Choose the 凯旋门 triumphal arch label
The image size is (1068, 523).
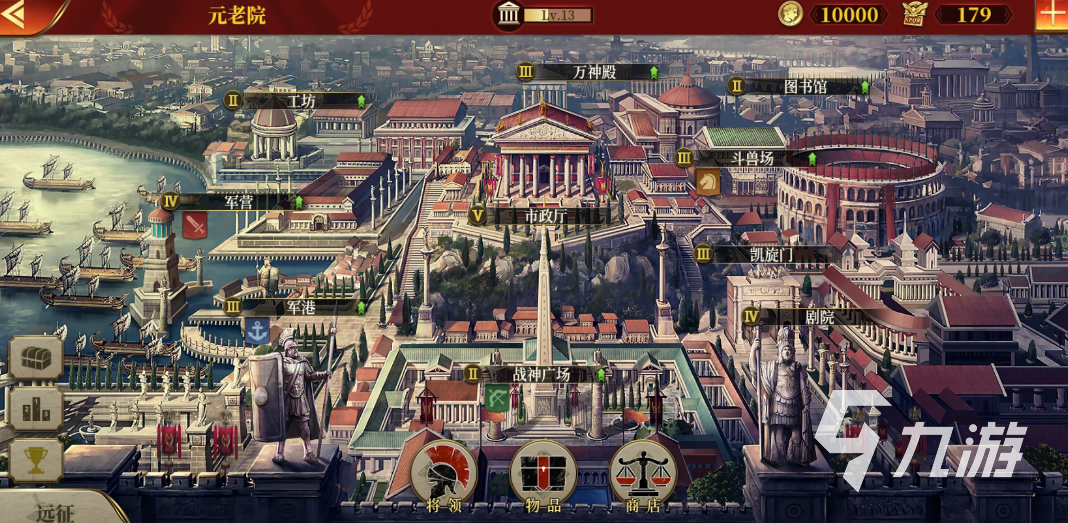770,254
